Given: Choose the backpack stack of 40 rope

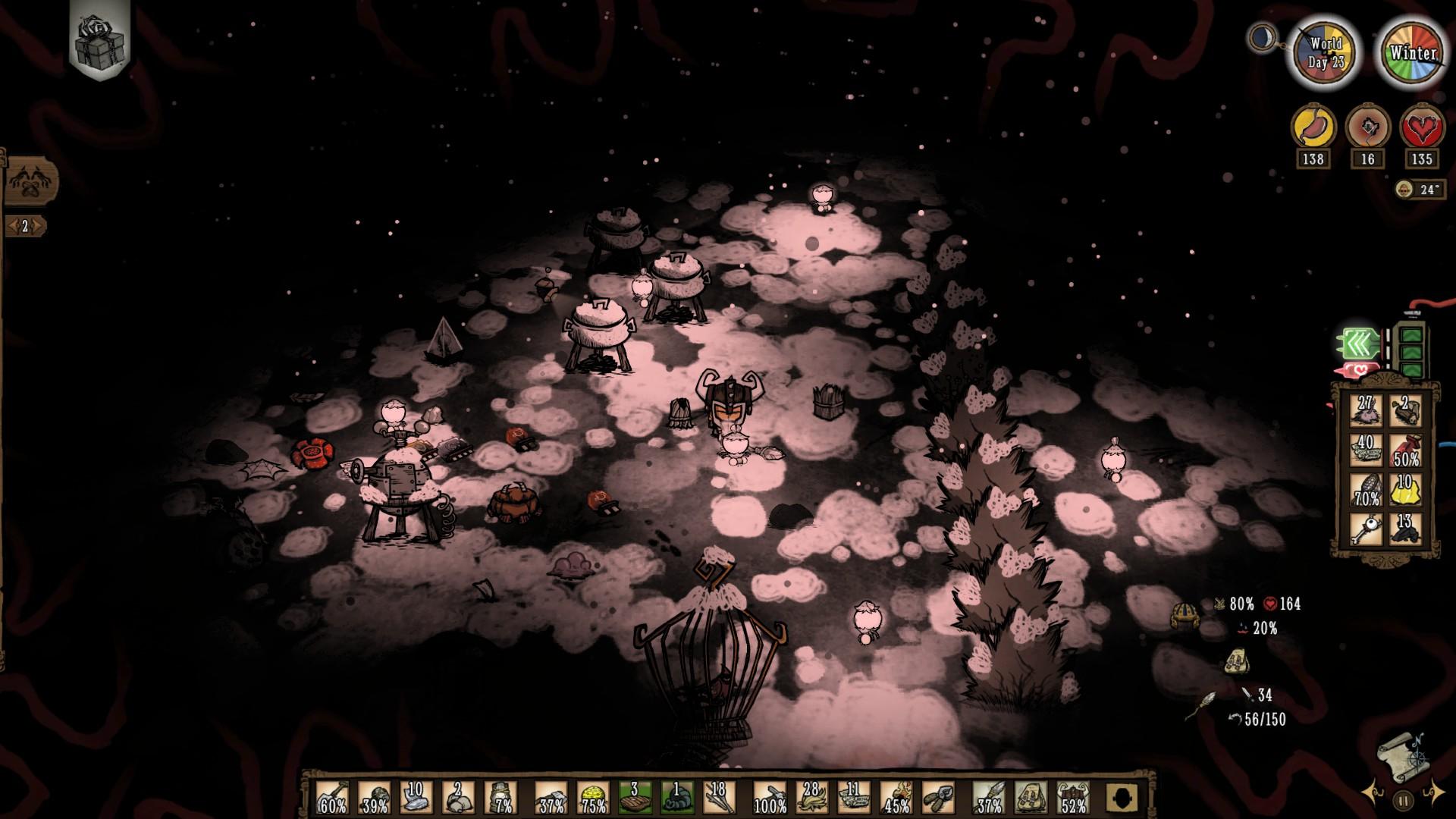Looking at the screenshot, I should (x=1367, y=450).
